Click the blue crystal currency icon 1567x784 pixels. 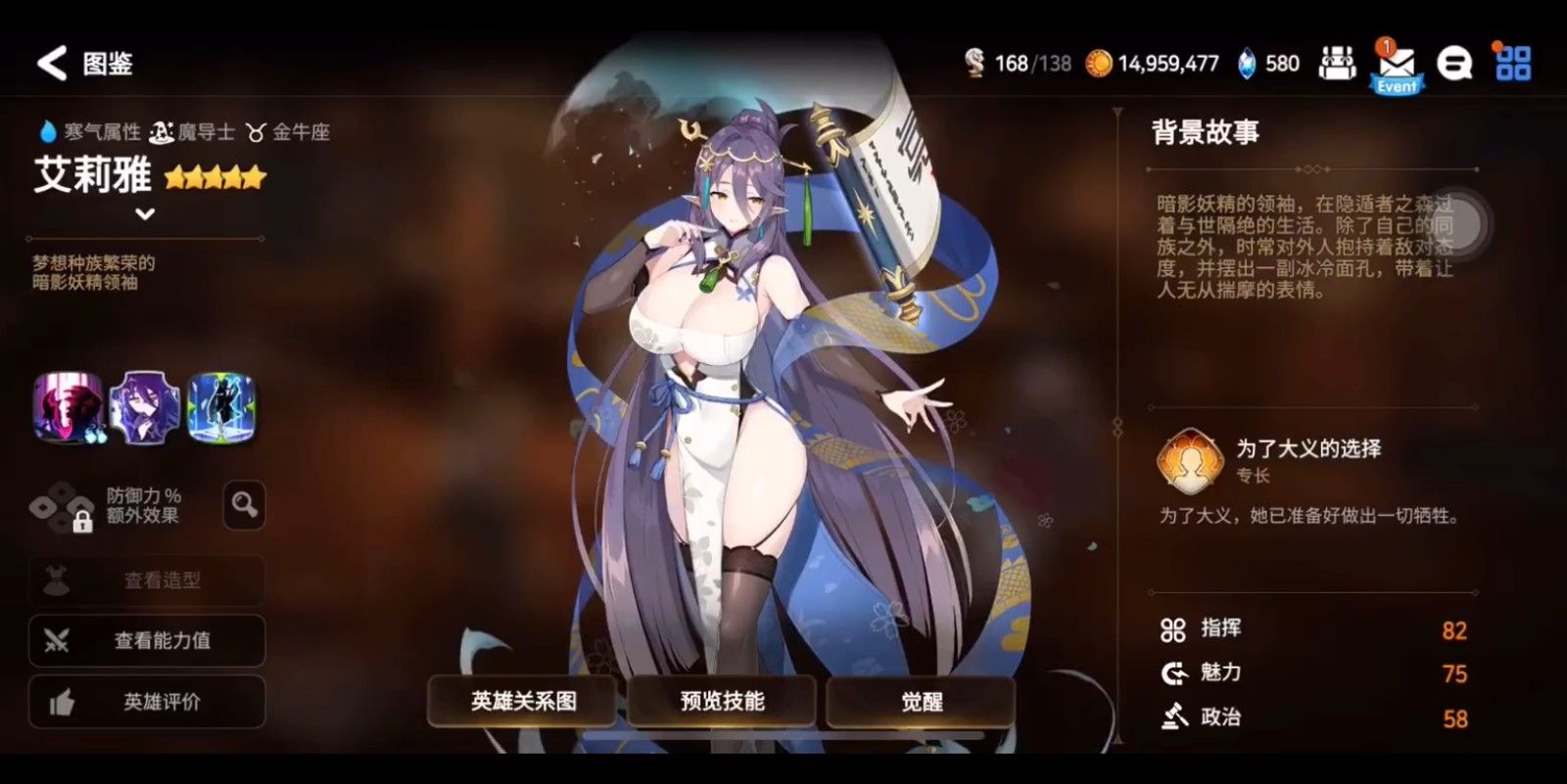tap(1245, 63)
